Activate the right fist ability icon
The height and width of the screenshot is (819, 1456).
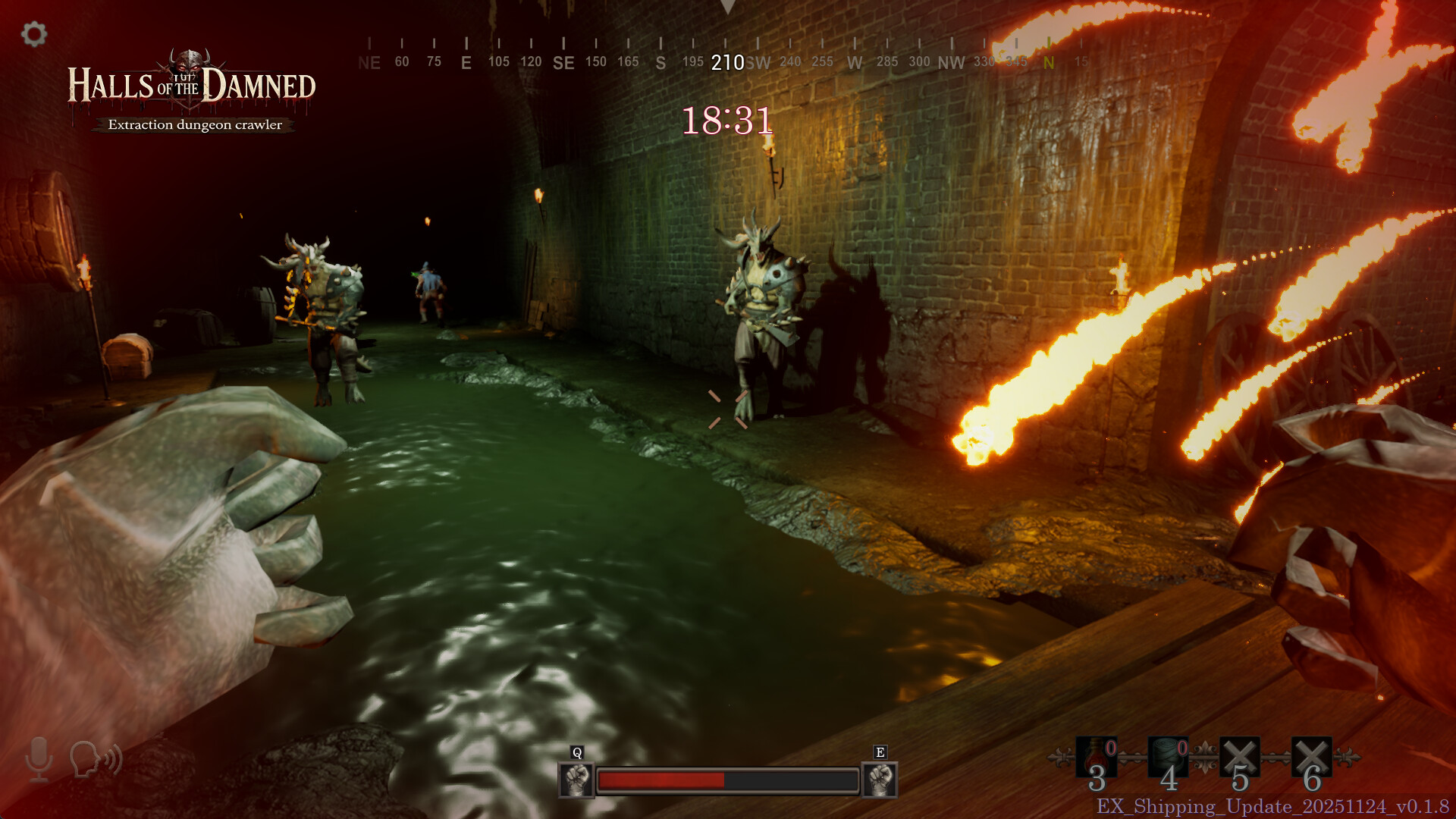click(x=880, y=780)
